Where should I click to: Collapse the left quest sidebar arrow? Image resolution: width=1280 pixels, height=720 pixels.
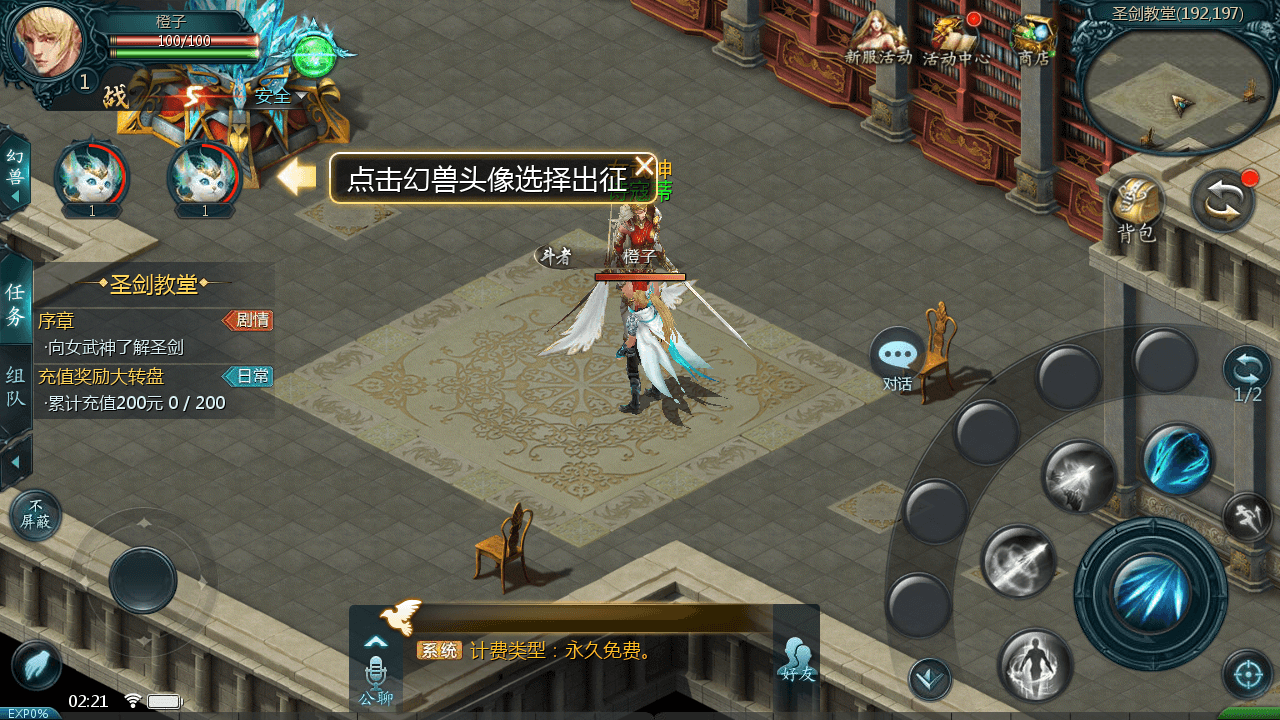pyautogui.click(x=17, y=462)
